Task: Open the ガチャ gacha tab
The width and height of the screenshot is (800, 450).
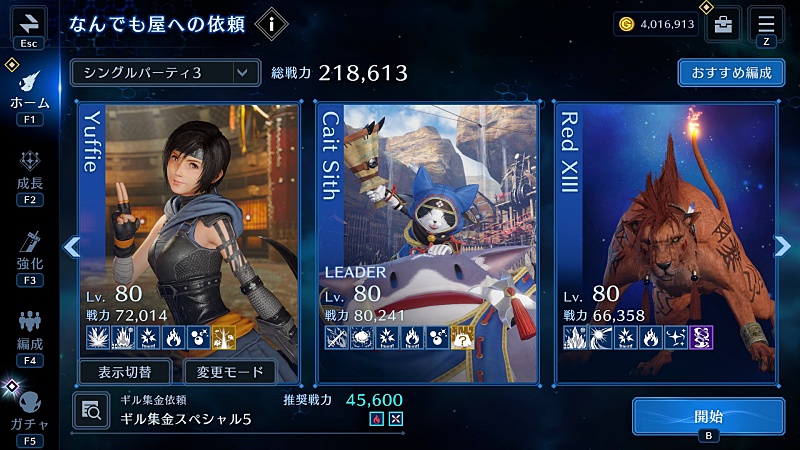Action: tap(29, 412)
